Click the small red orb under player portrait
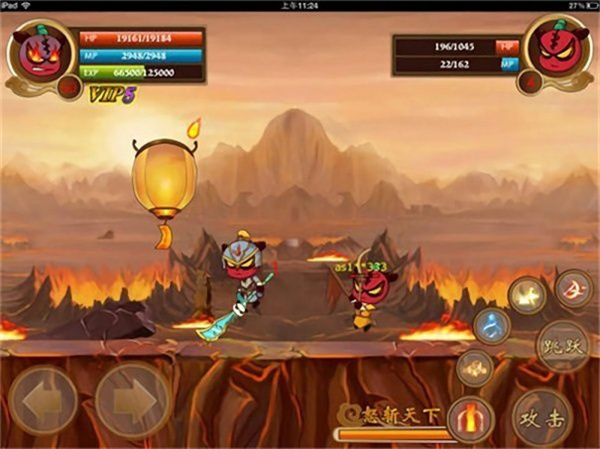Image resolution: width=600 pixels, height=449 pixels. pos(69,89)
